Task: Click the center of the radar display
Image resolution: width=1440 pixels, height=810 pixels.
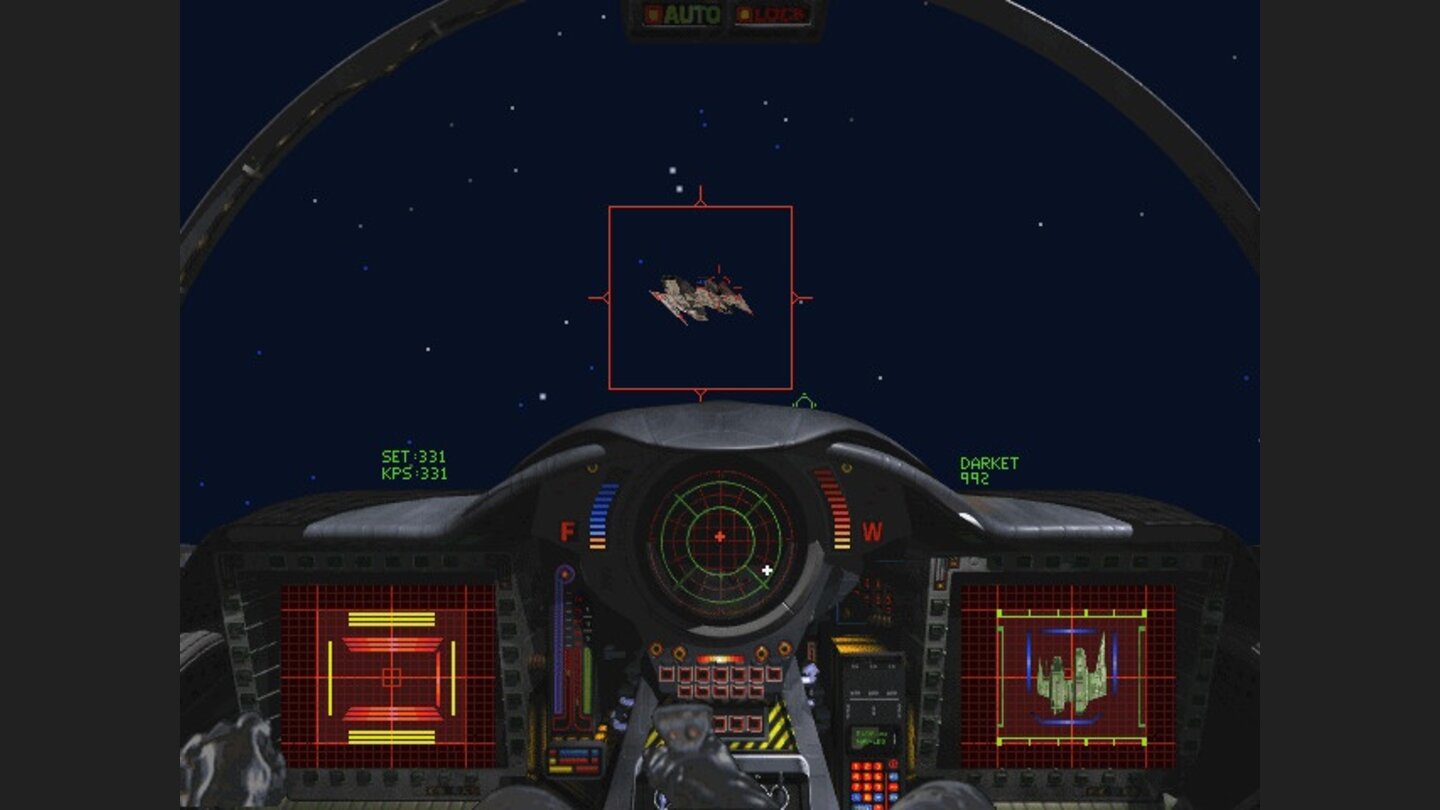Action: (x=720, y=535)
